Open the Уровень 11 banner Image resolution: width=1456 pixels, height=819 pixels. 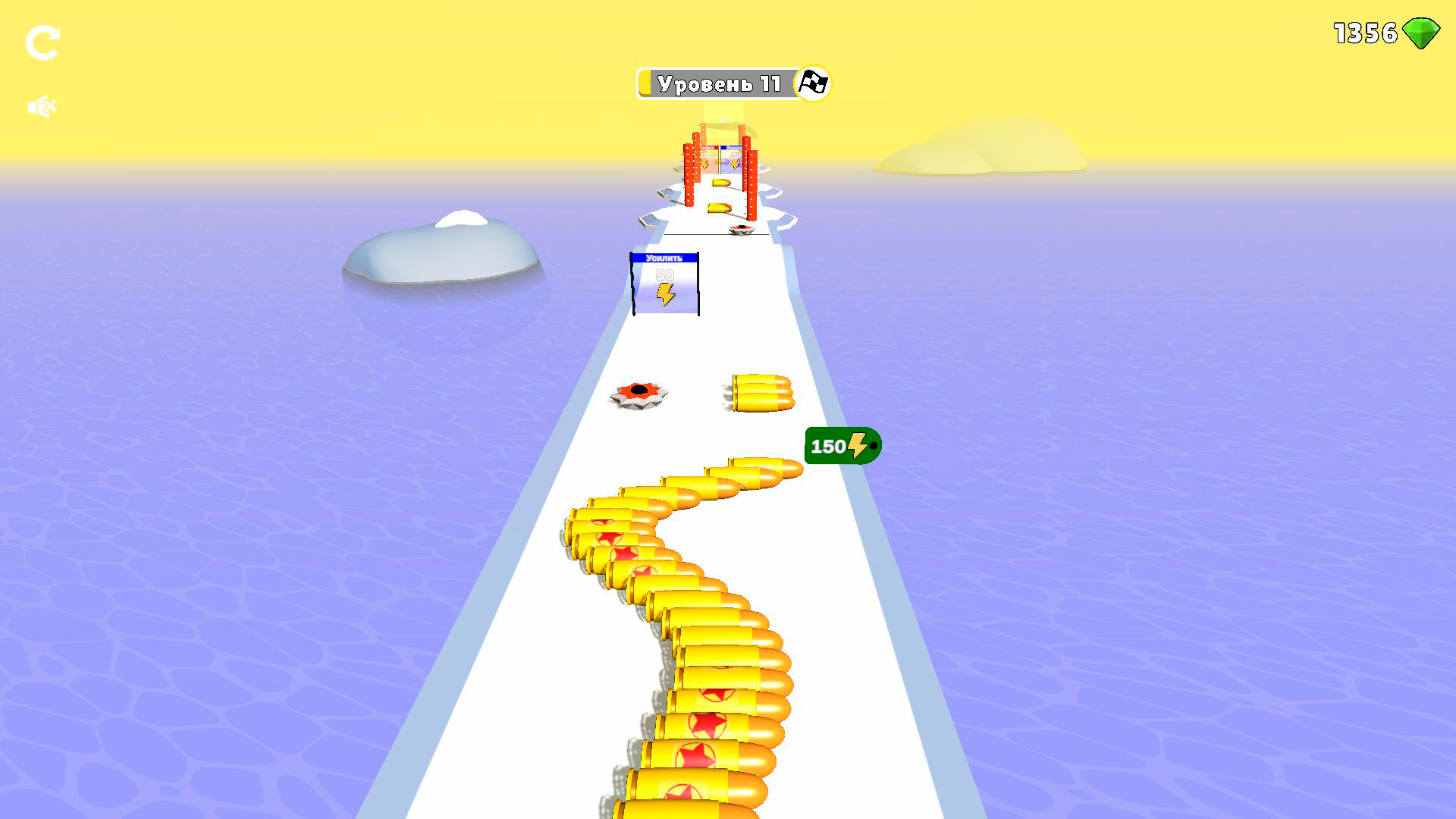(720, 84)
